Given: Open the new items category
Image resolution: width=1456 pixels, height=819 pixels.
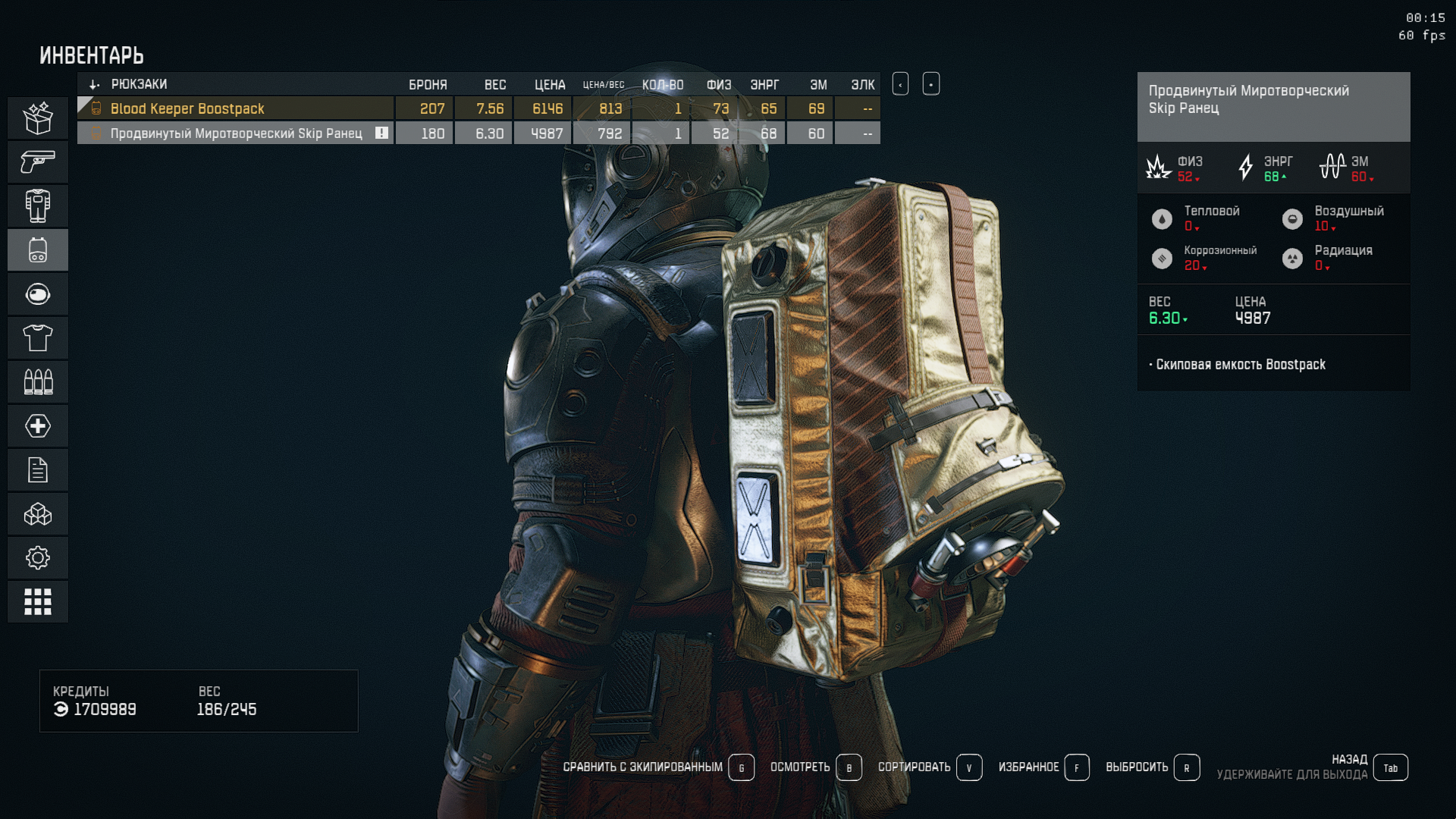Looking at the screenshot, I should [38, 118].
